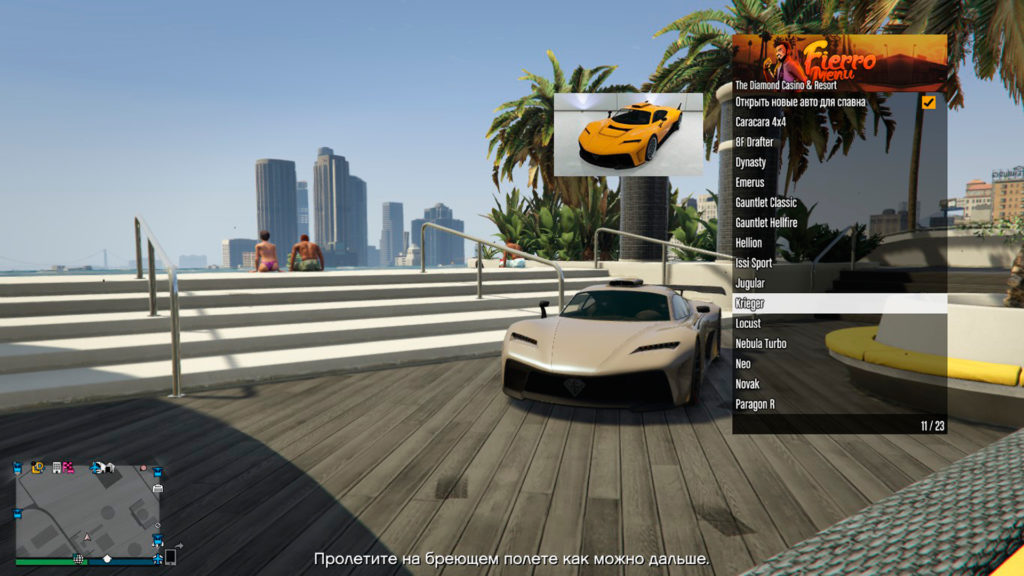Image resolution: width=1024 pixels, height=576 pixels.
Task: Choose the Jugular vehicle
Action: pyautogui.click(x=750, y=283)
